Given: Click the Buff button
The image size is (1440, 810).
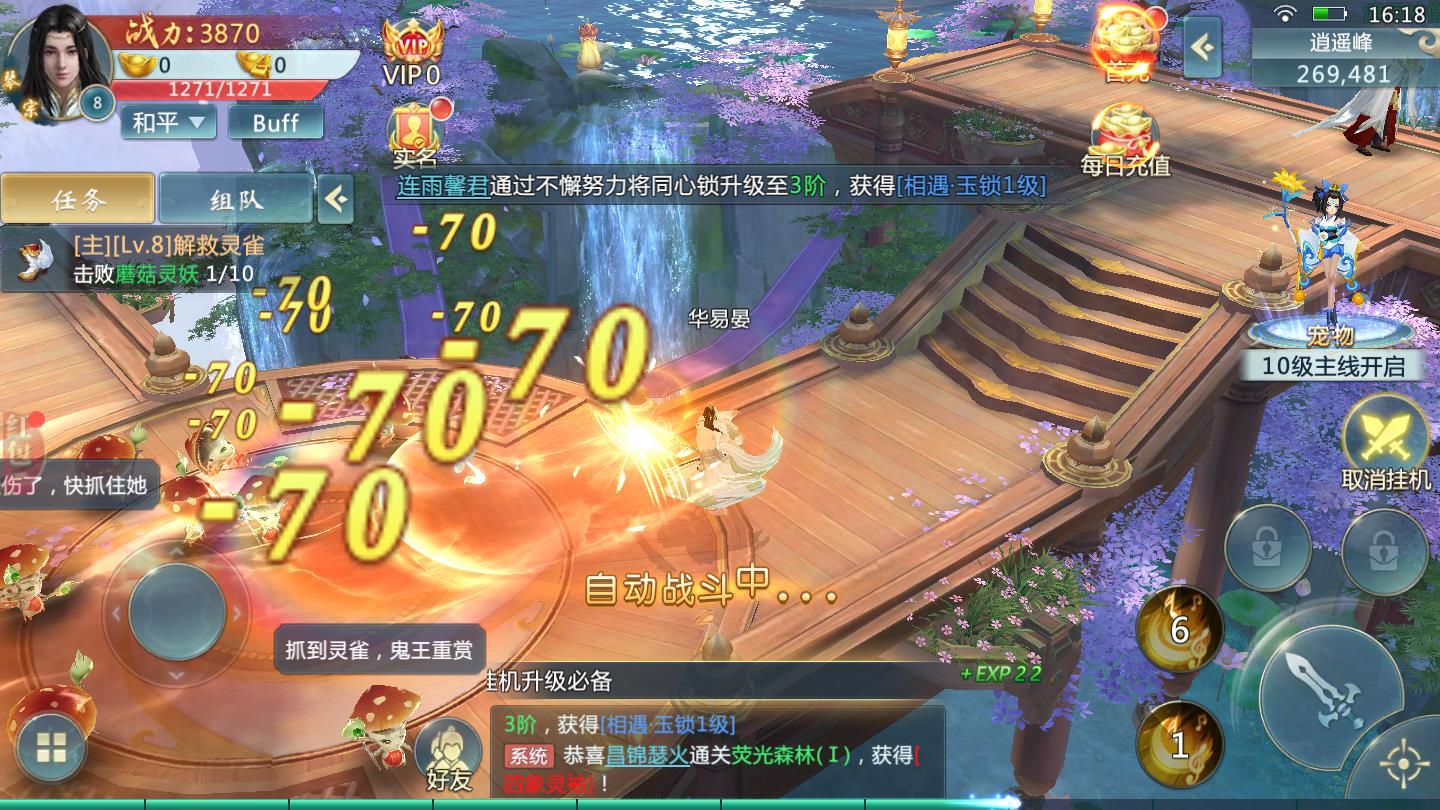Looking at the screenshot, I should click(x=275, y=123).
